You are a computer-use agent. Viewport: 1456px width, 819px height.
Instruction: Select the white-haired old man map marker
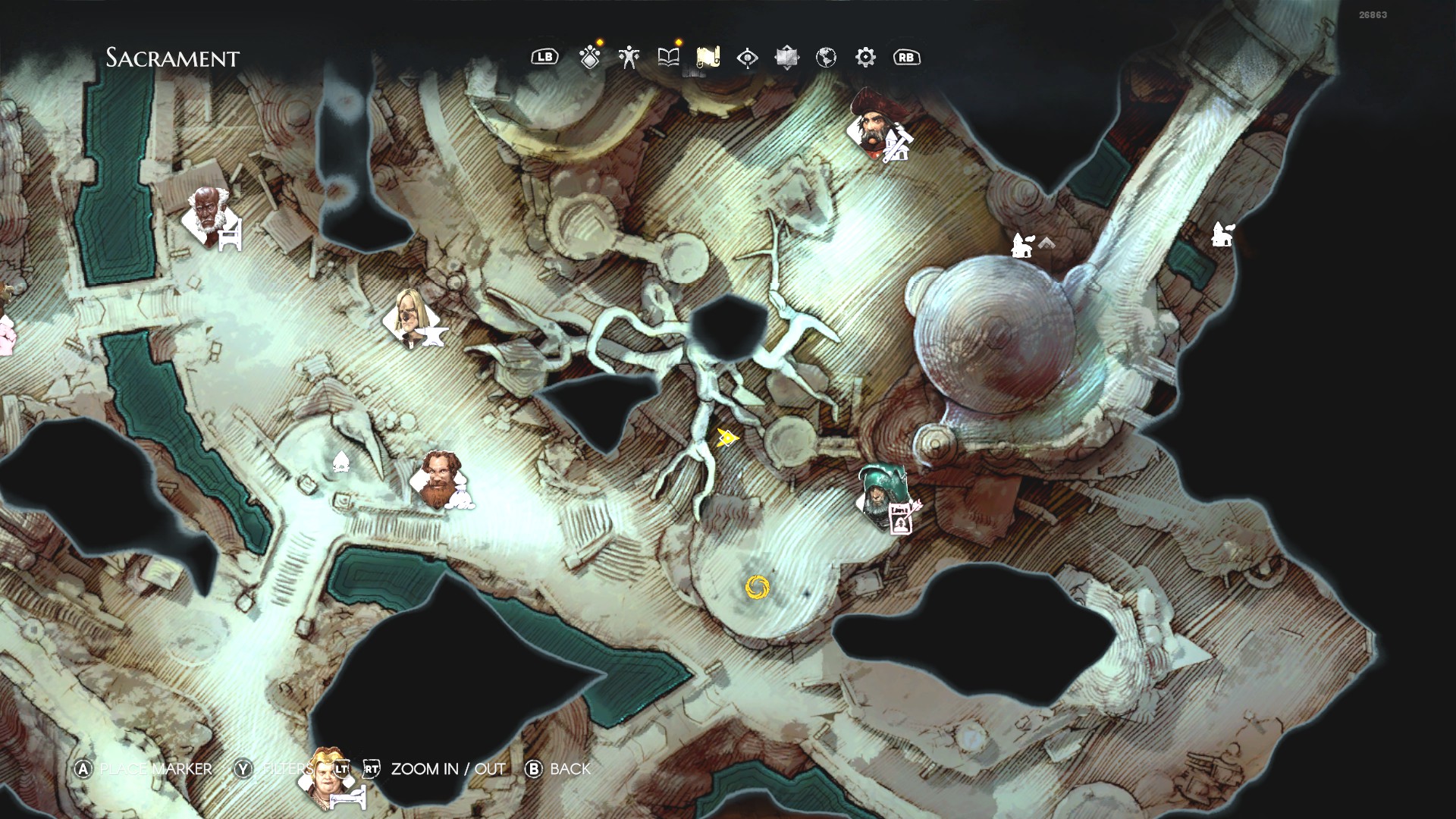coord(209,216)
